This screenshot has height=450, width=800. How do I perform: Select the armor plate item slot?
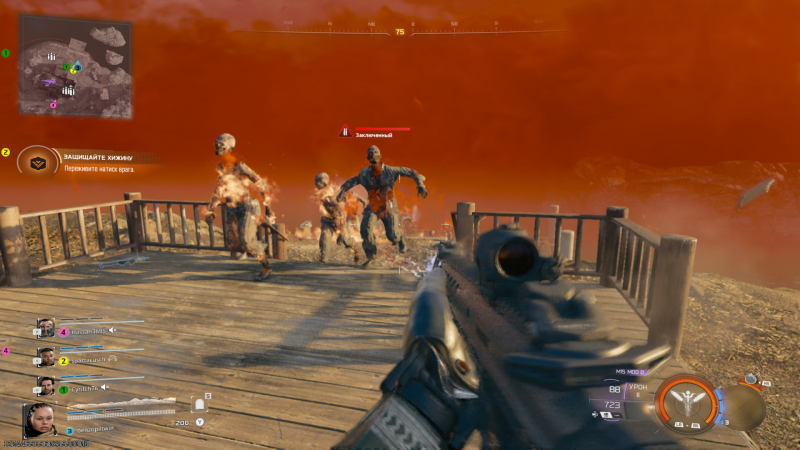(x=200, y=405)
